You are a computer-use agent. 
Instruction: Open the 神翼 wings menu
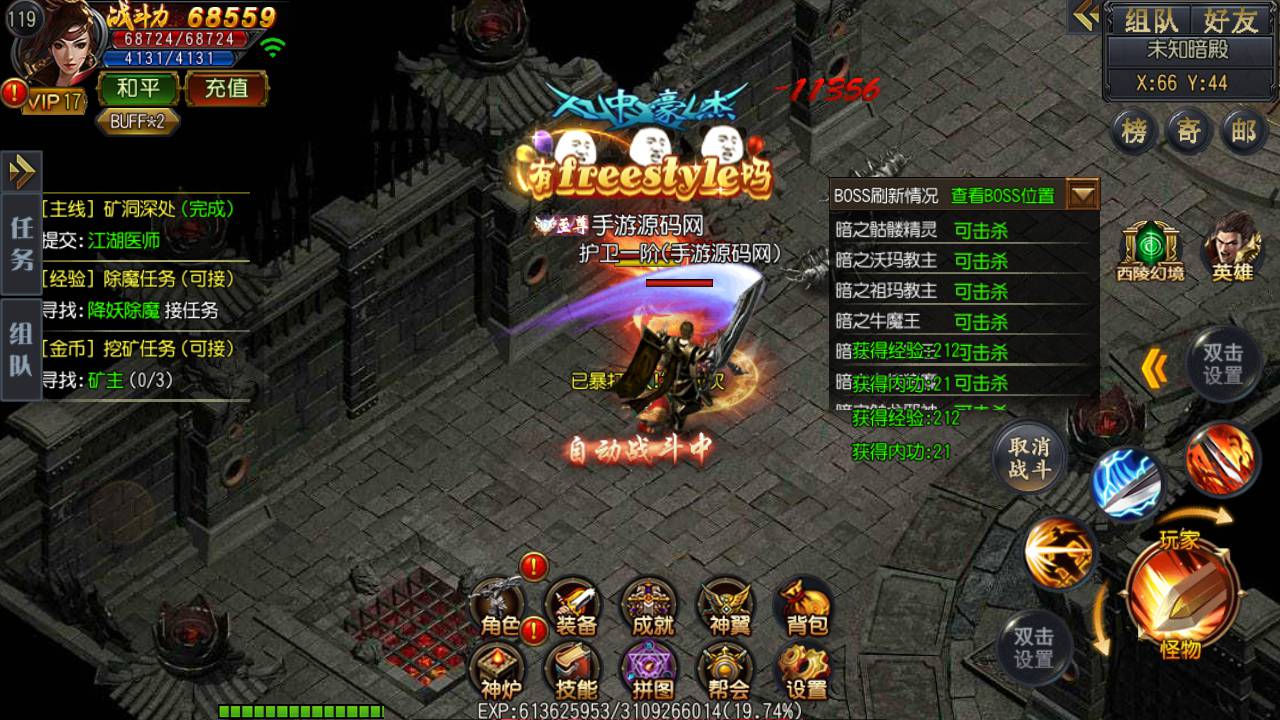[x=729, y=607]
